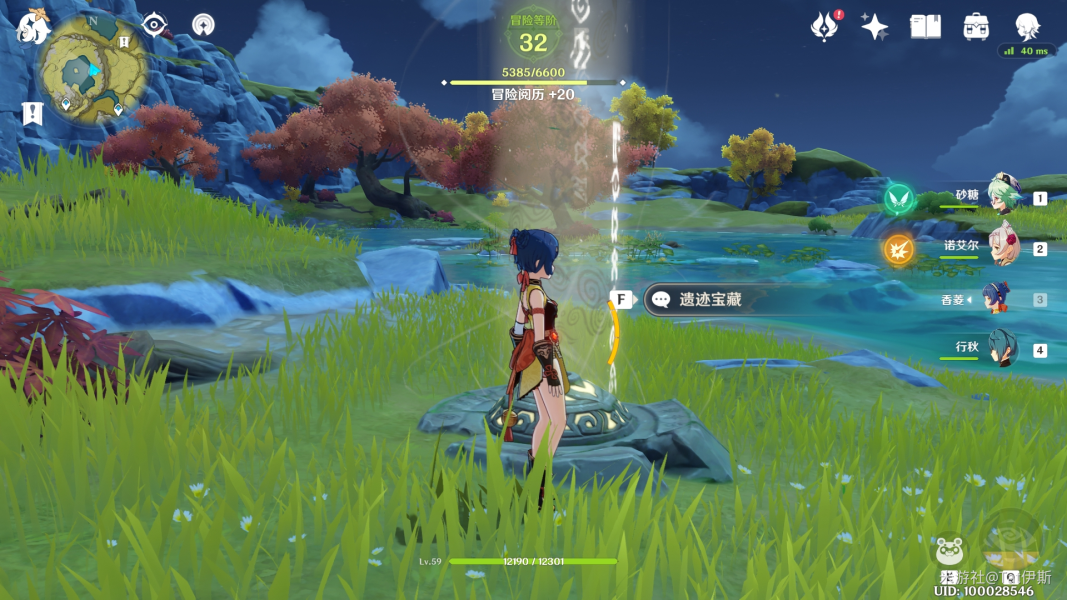Open the quest log bookmark icon
1067x600 pixels.
click(x=32, y=113)
